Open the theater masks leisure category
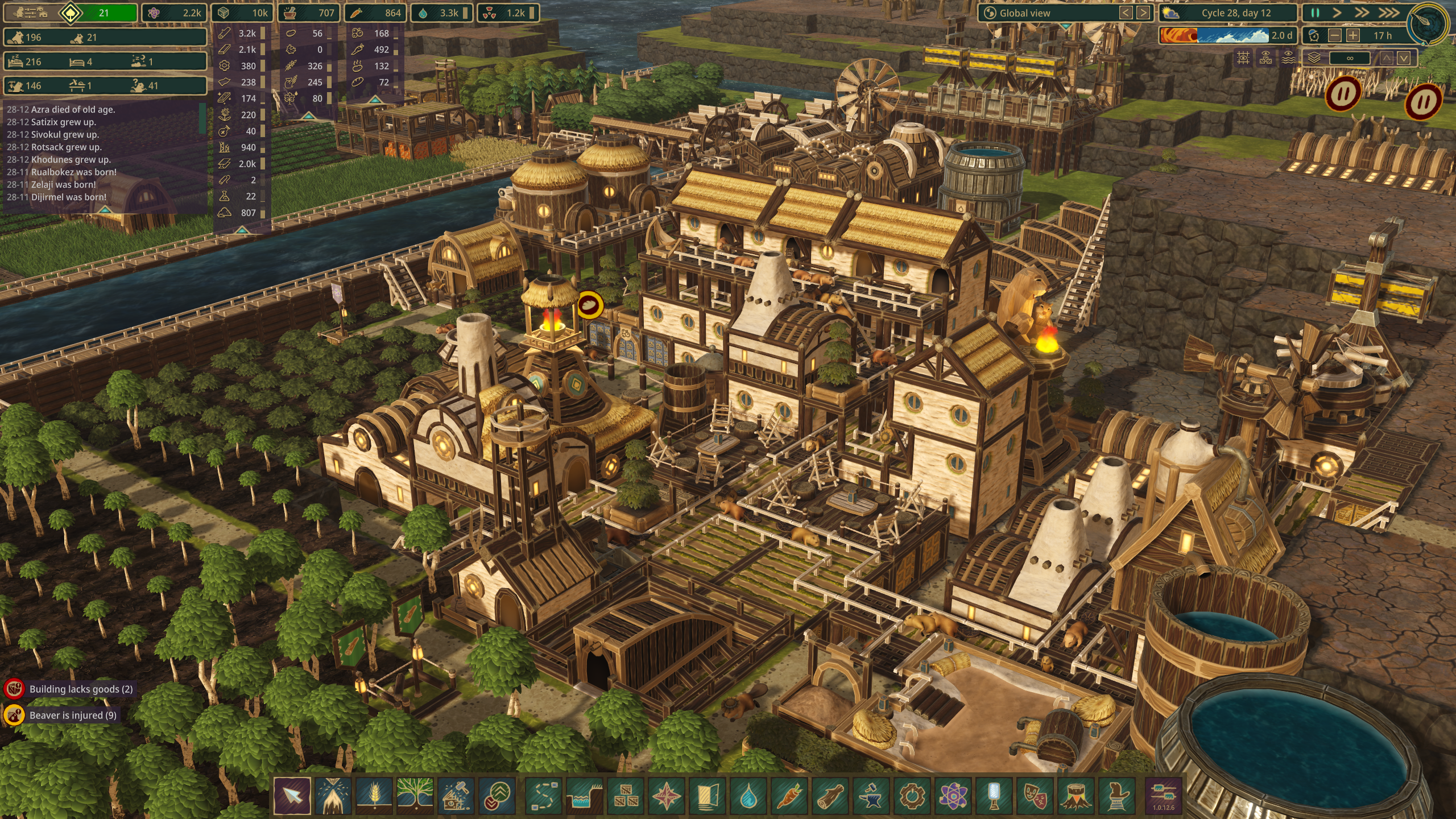The height and width of the screenshot is (819, 1456). (1035, 795)
